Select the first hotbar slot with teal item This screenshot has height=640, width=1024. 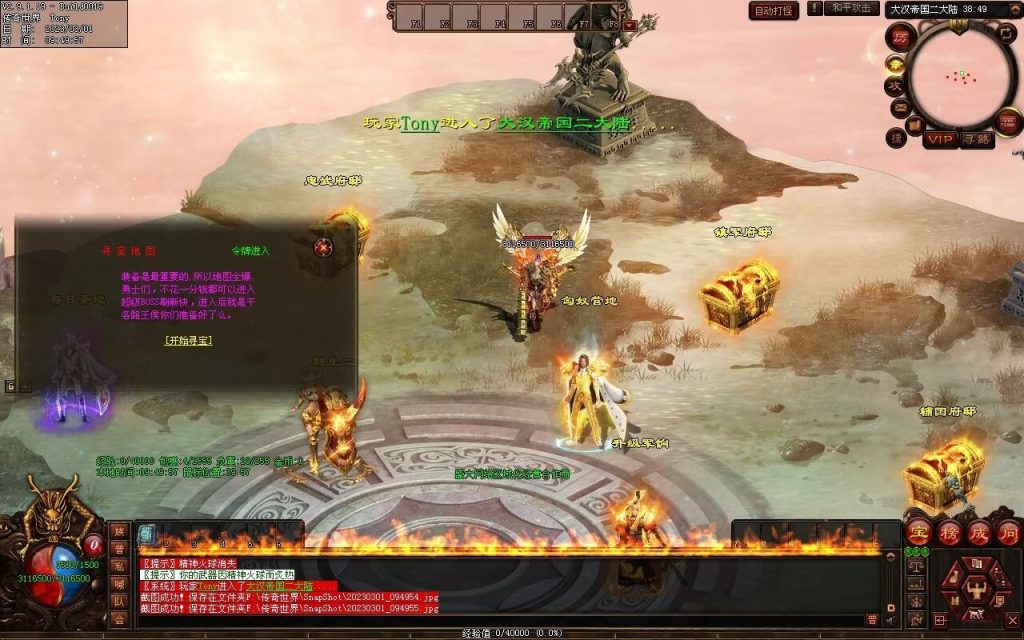146,534
